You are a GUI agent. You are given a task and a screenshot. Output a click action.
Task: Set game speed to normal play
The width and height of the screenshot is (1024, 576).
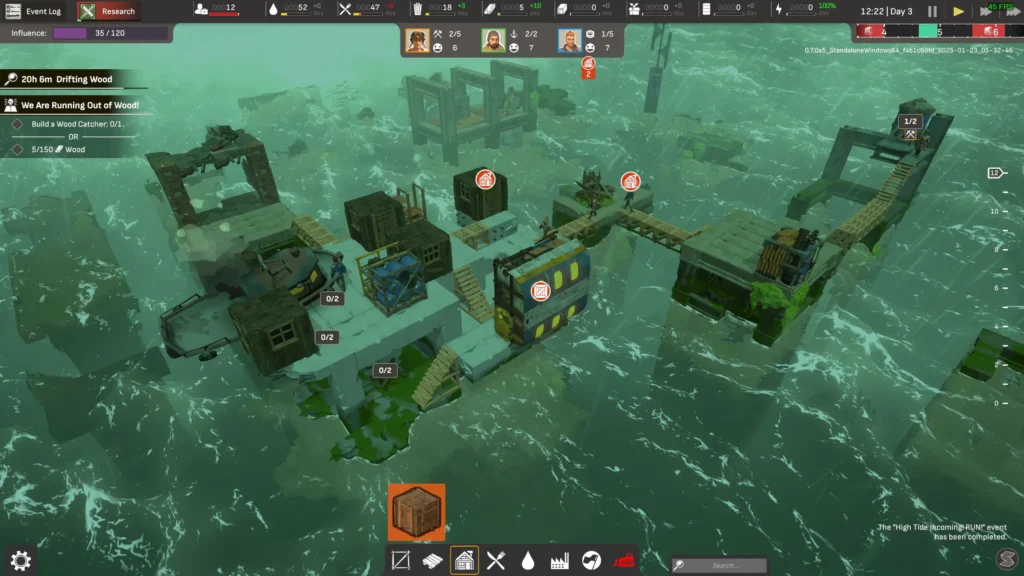[x=958, y=11]
